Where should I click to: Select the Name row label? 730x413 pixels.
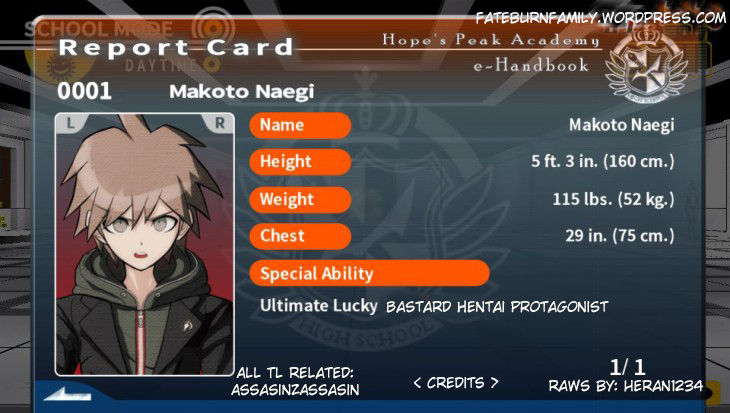pyautogui.click(x=300, y=126)
